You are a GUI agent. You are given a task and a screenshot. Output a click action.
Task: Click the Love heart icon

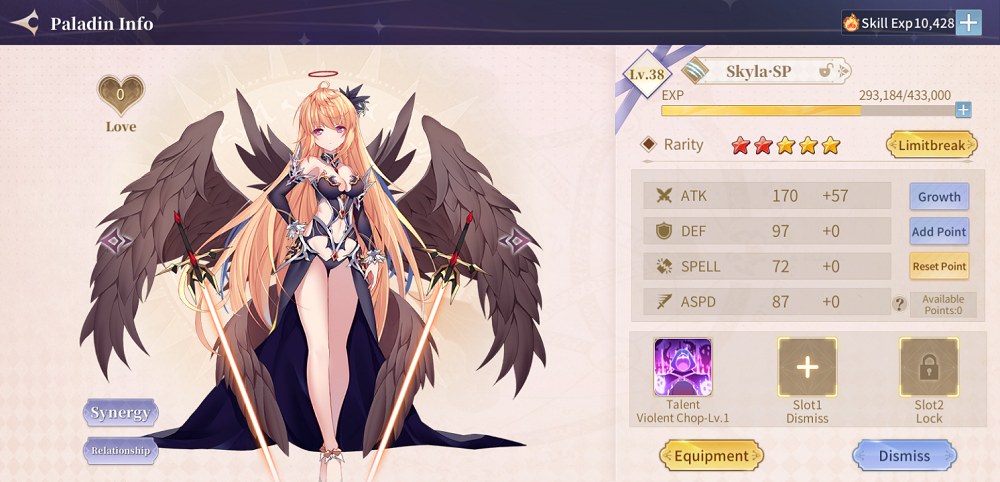pyautogui.click(x=120, y=96)
